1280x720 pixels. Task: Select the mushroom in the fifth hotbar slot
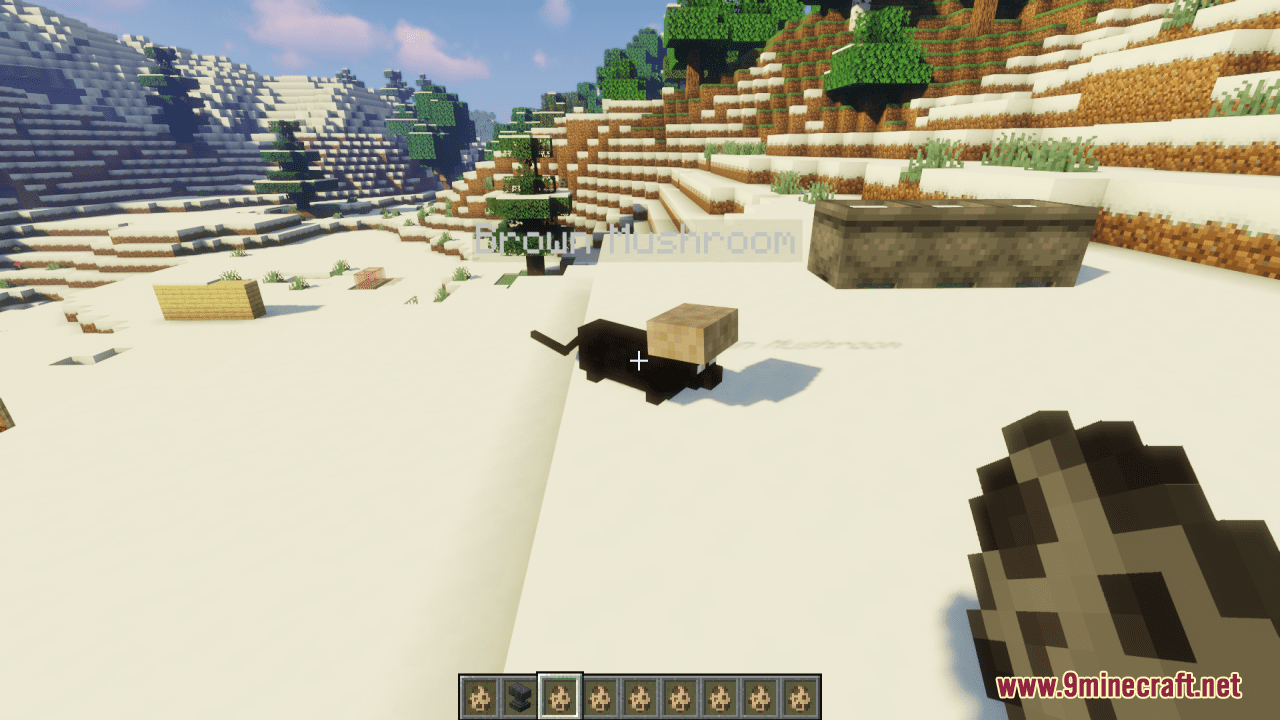tap(640, 693)
